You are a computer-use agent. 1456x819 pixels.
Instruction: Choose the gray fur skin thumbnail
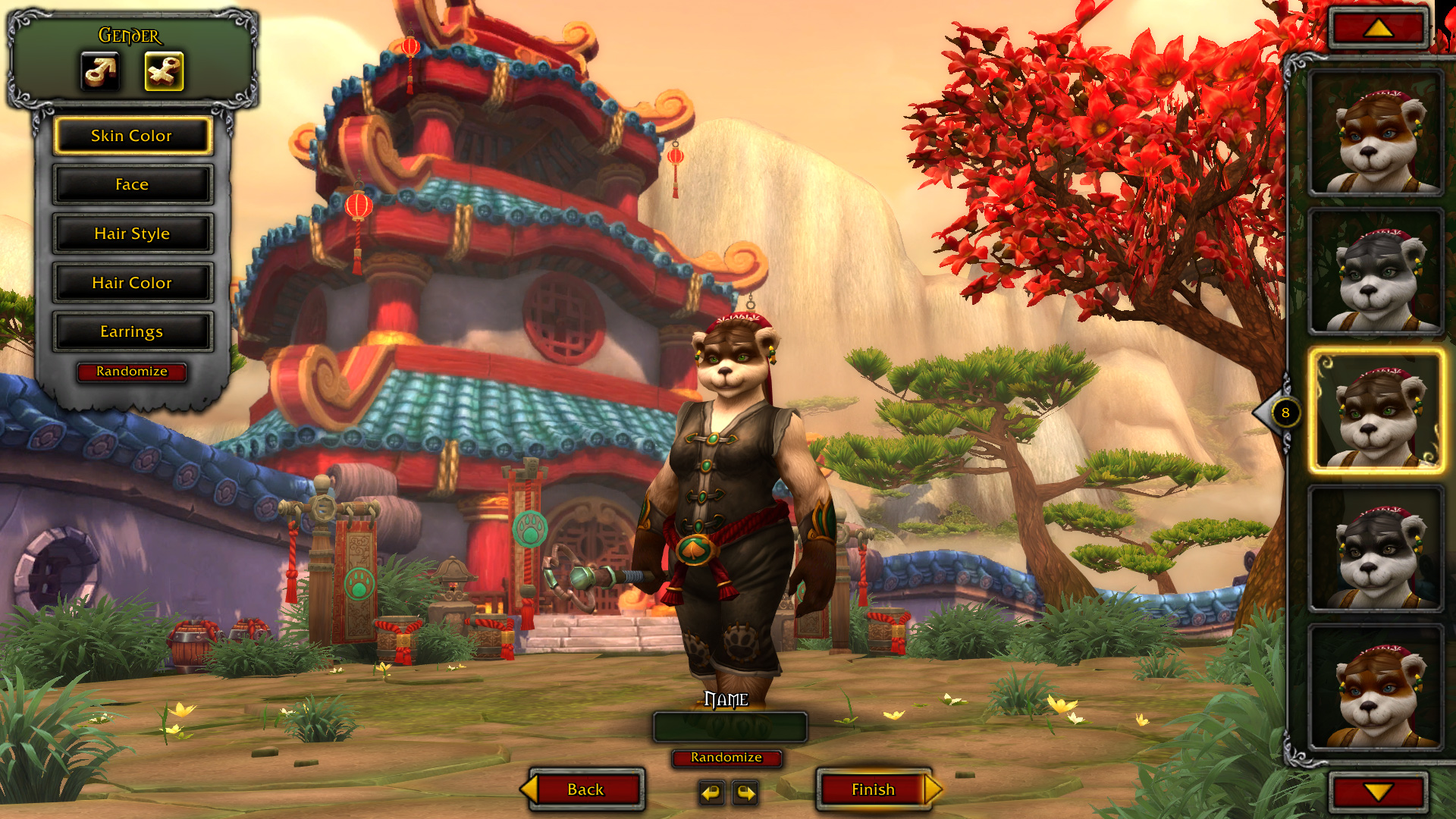tap(1375, 272)
